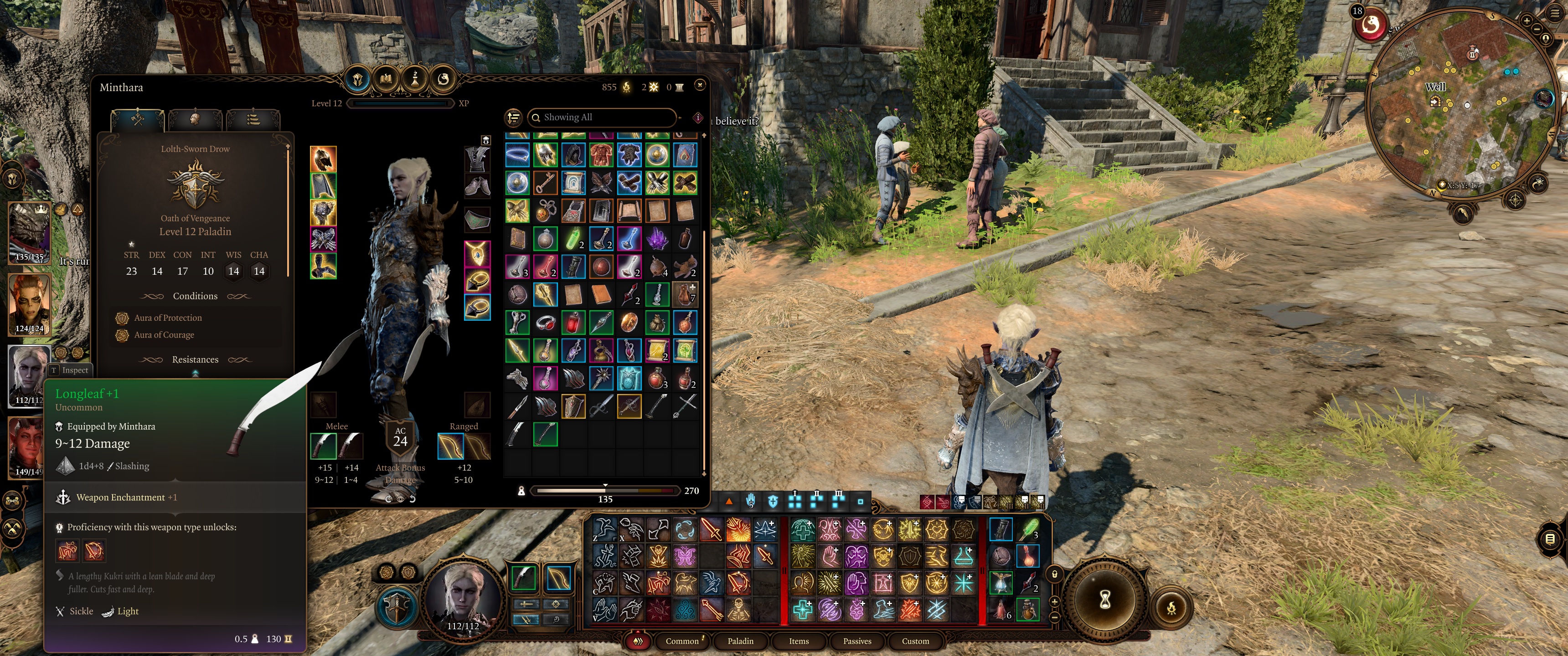Toggle the hotbar lock button
Screen dimensions: 1568x656
[x=1055, y=574]
